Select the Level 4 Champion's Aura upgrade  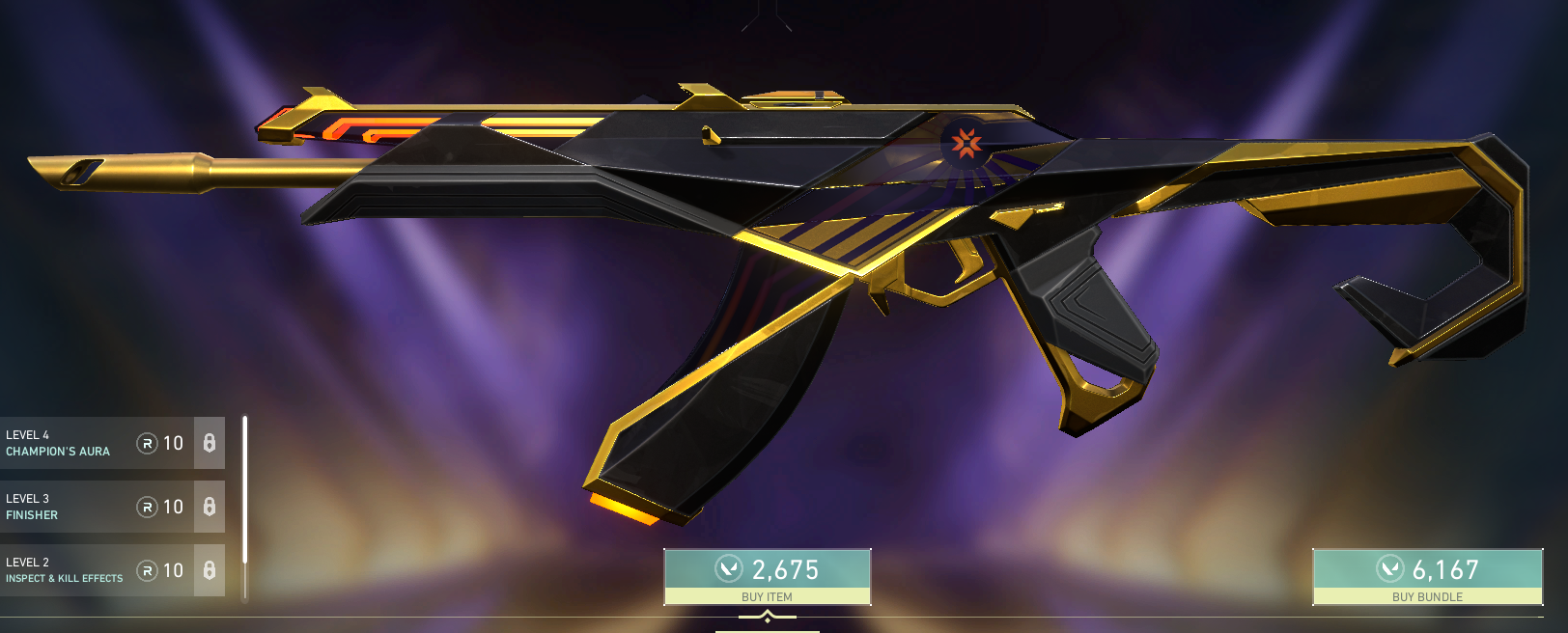click(97, 443)
